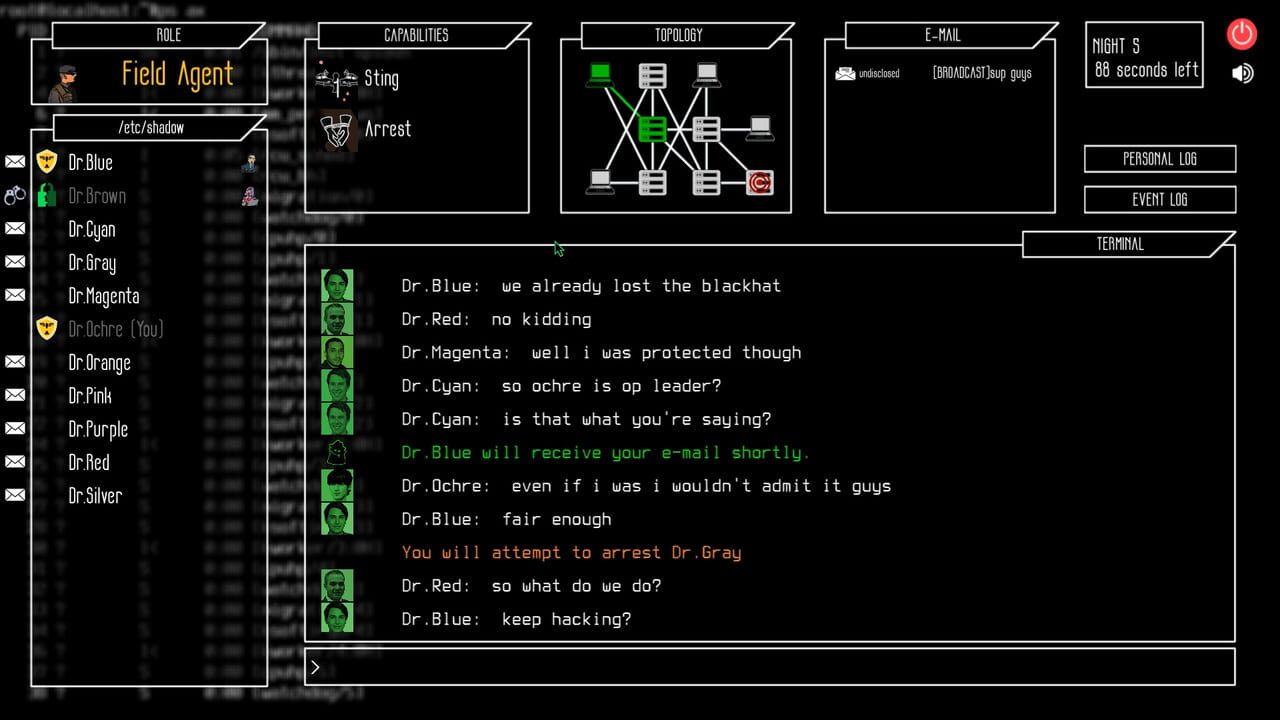The width and height of the screenshot is (1280, 720).
Task: Click Dr.Blue's avatar in the chat
Action: (x=337, y=285)
